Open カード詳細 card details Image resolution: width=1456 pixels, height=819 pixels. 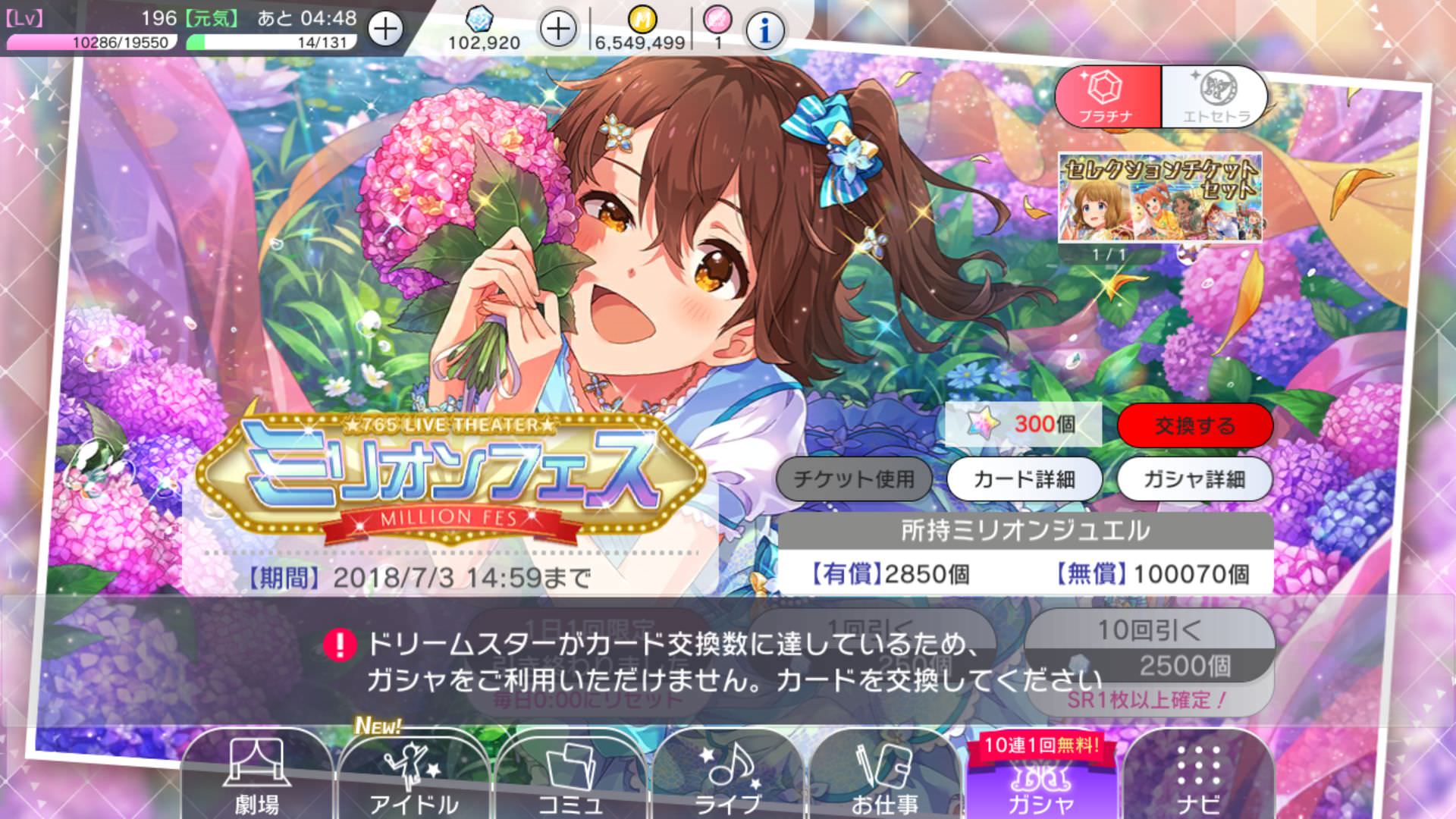1024,479
